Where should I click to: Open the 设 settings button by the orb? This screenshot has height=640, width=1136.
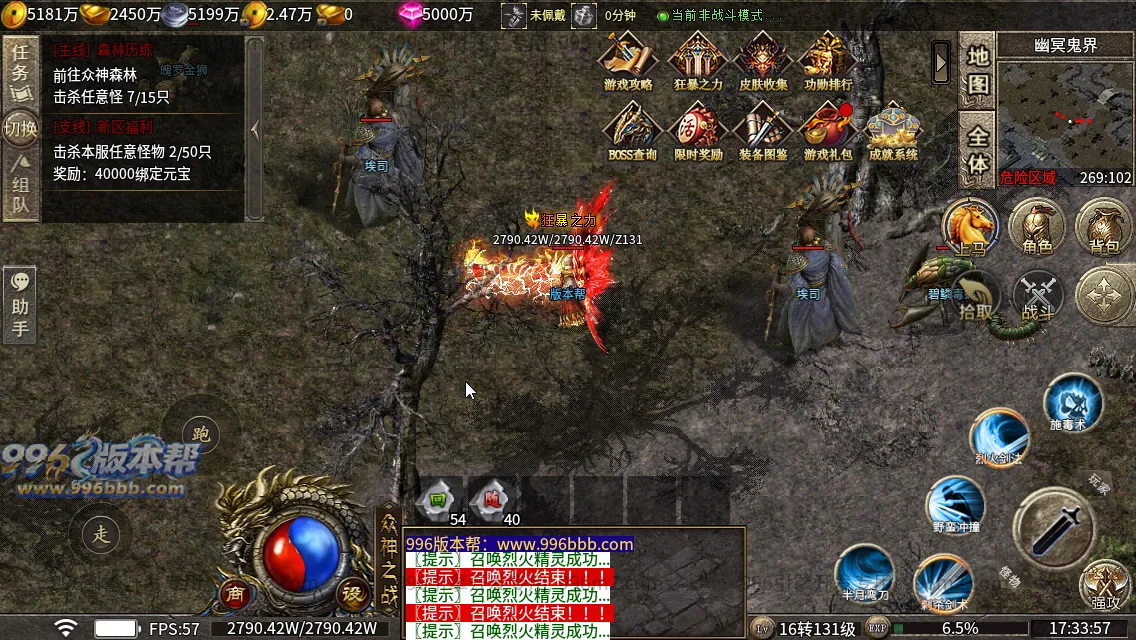pos(352,593)
